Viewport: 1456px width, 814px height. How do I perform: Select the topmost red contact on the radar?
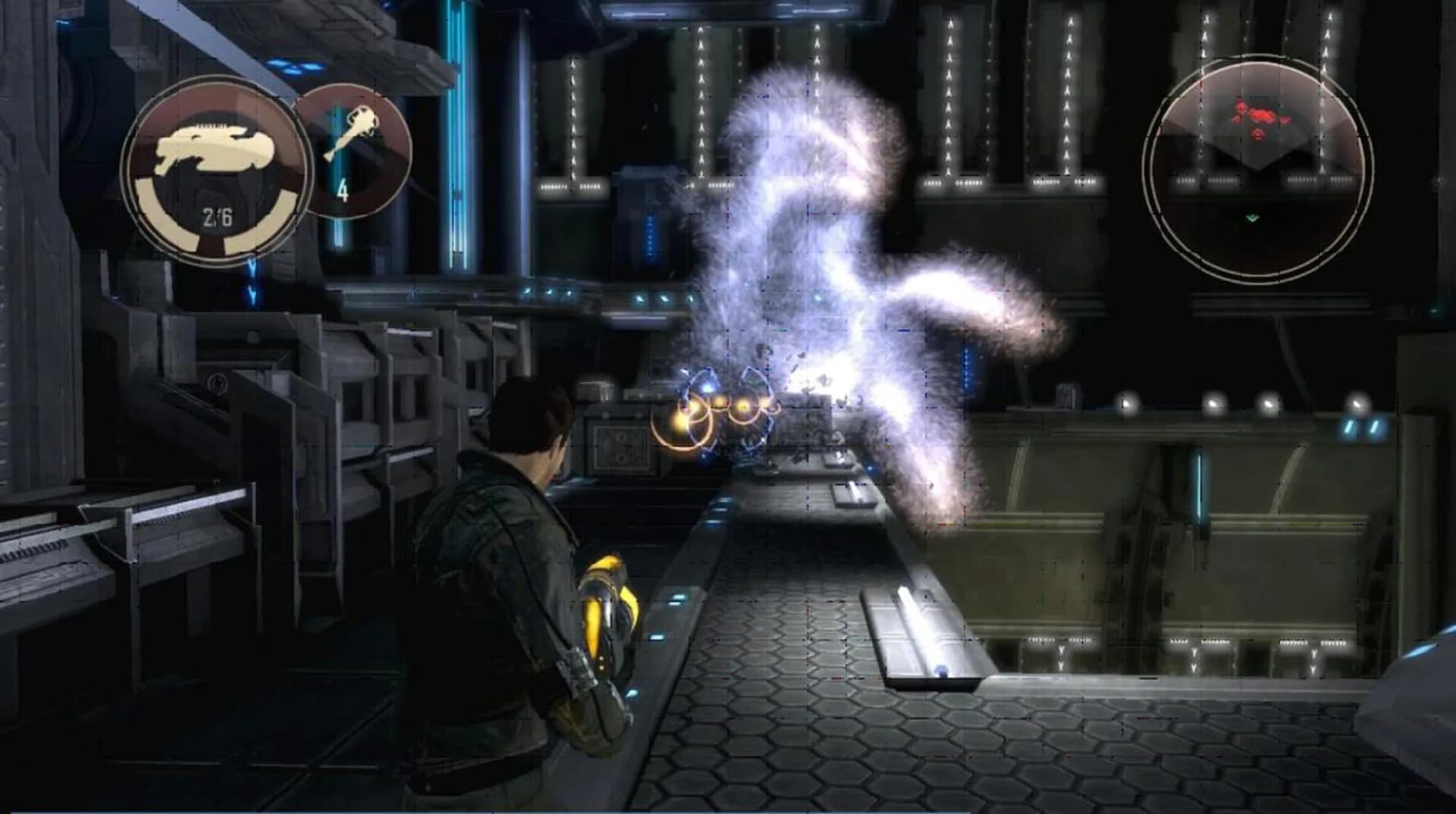1241,104
